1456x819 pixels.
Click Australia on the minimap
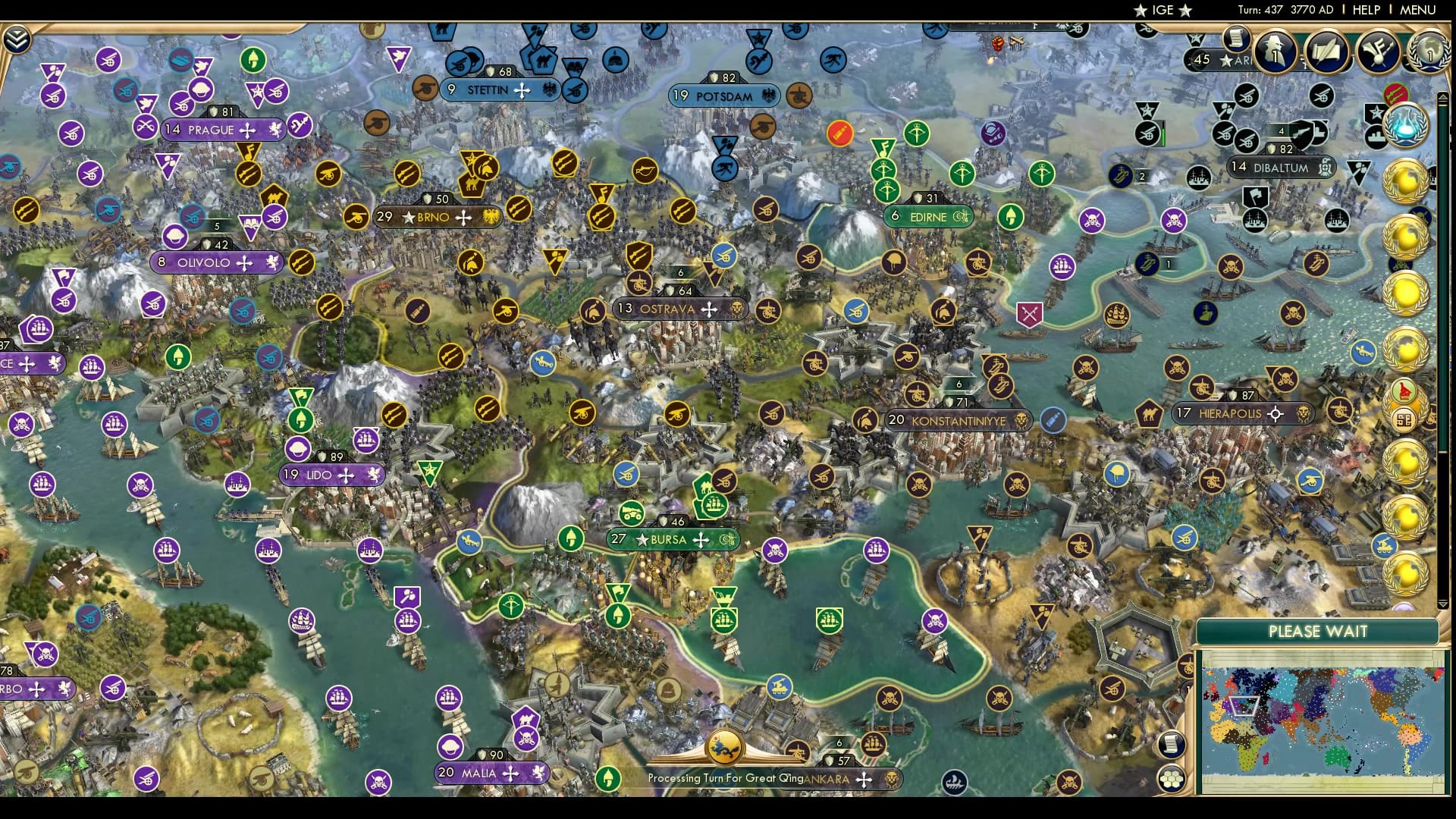point(1335,758)
